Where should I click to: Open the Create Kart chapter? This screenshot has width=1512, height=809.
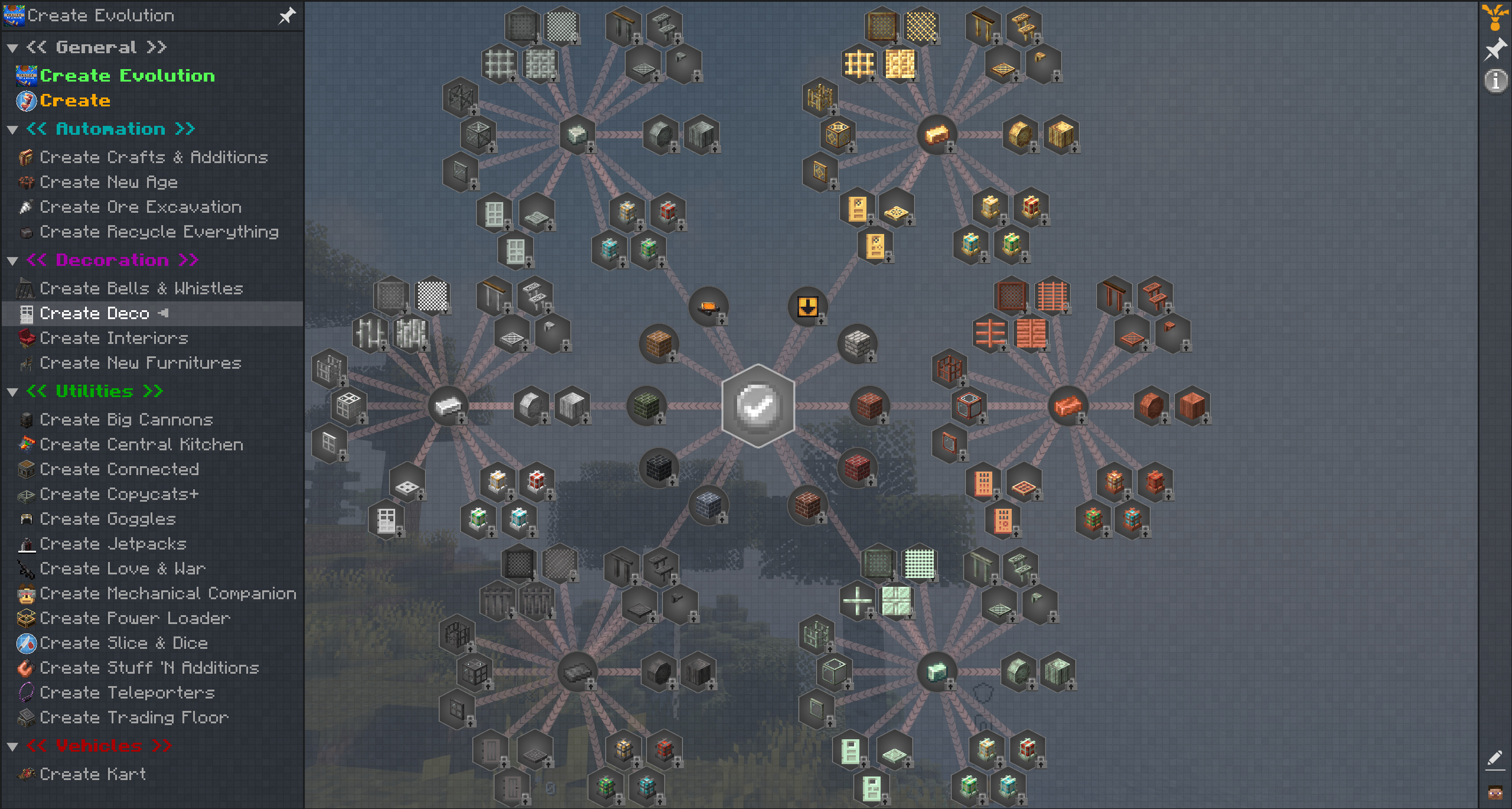point(93,774)
